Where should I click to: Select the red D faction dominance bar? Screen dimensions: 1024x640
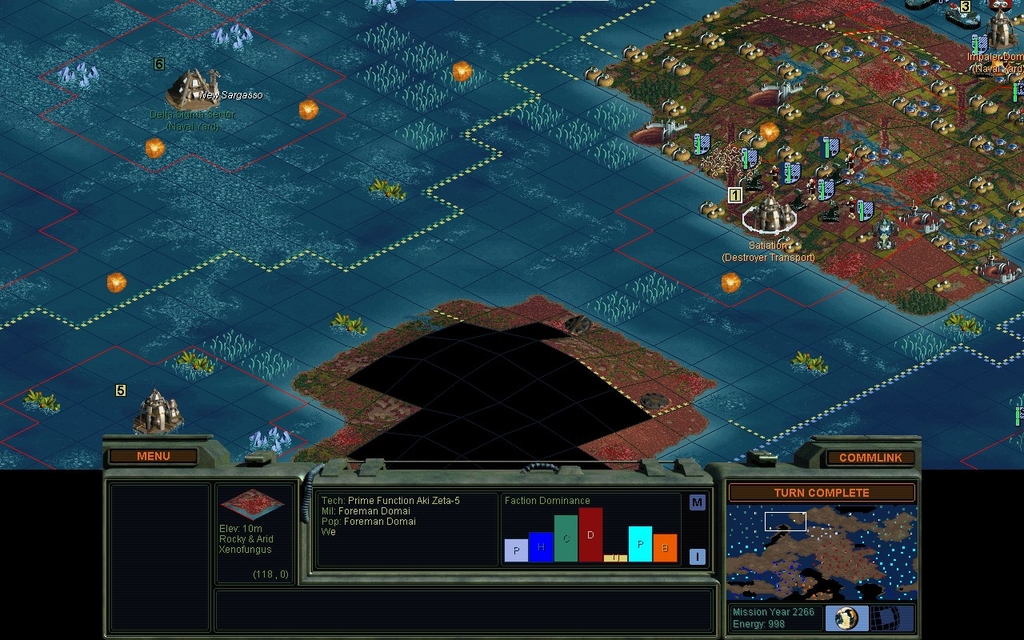pyautogui.click(x=591, y=534)
